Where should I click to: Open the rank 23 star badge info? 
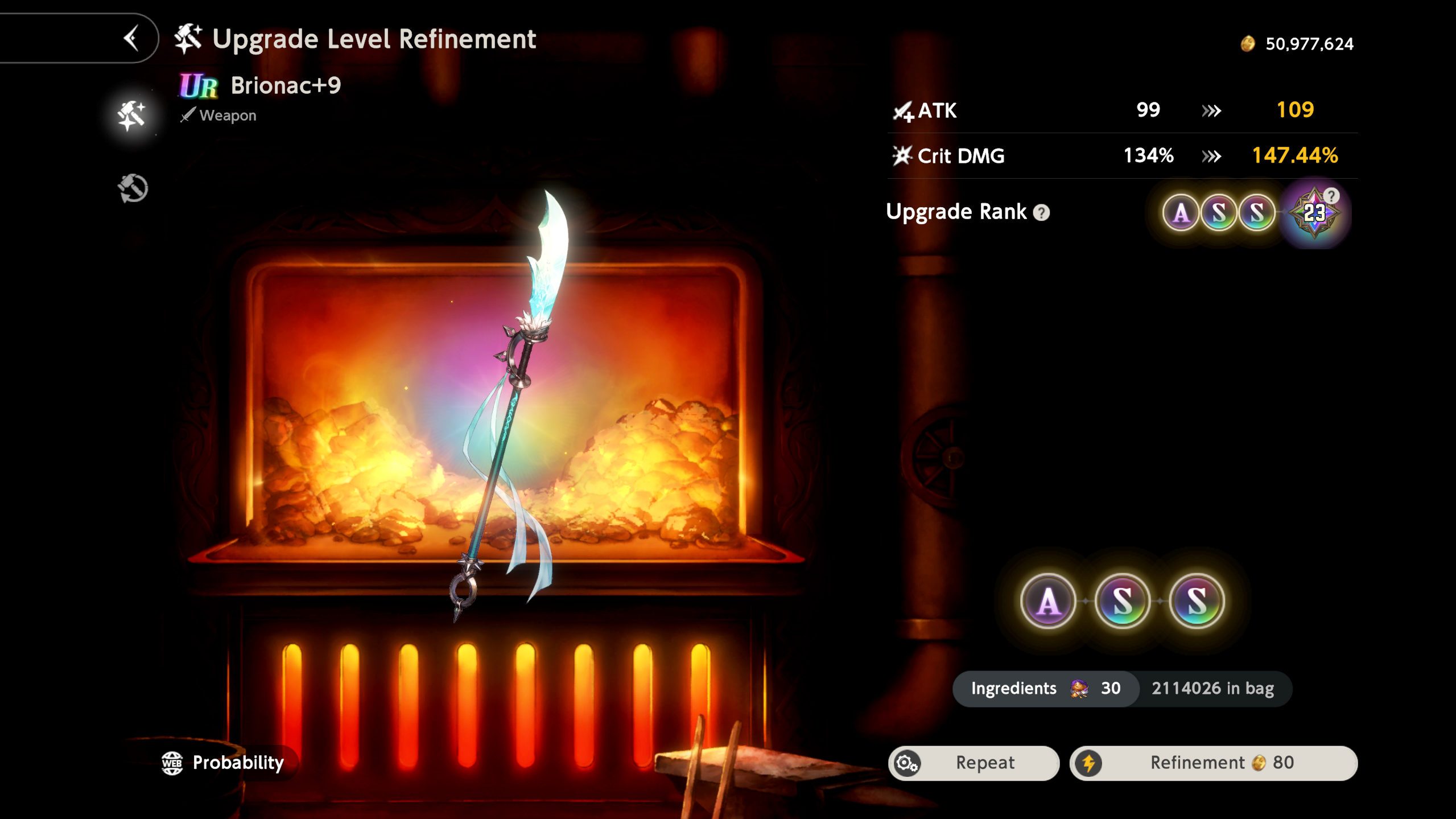point(1314,213)
